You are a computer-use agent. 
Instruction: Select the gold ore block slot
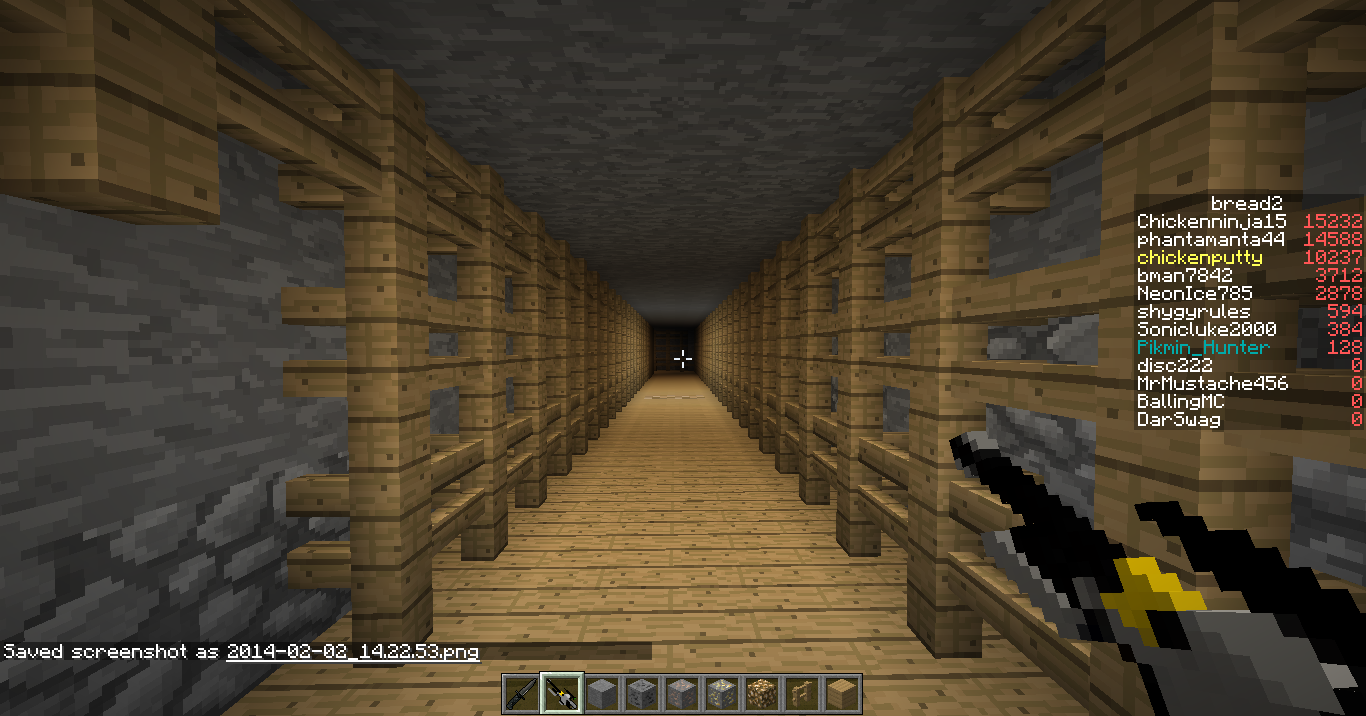pos(721,693)
